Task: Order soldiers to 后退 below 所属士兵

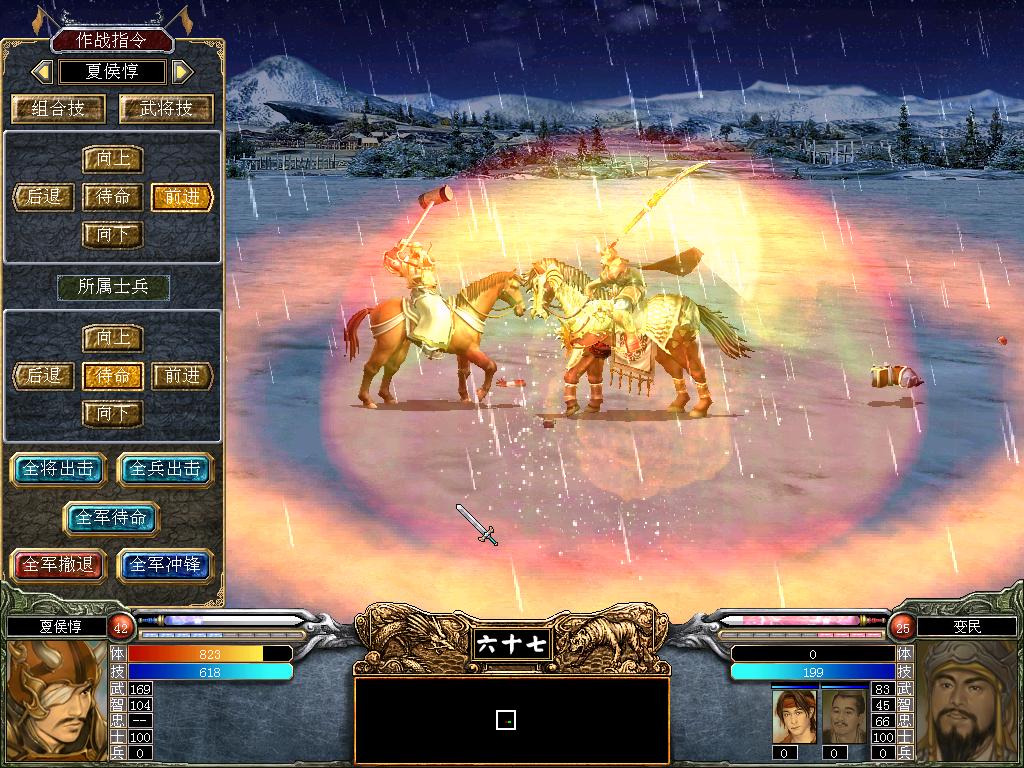Action: pyautogui.click(x=44, y=376)
